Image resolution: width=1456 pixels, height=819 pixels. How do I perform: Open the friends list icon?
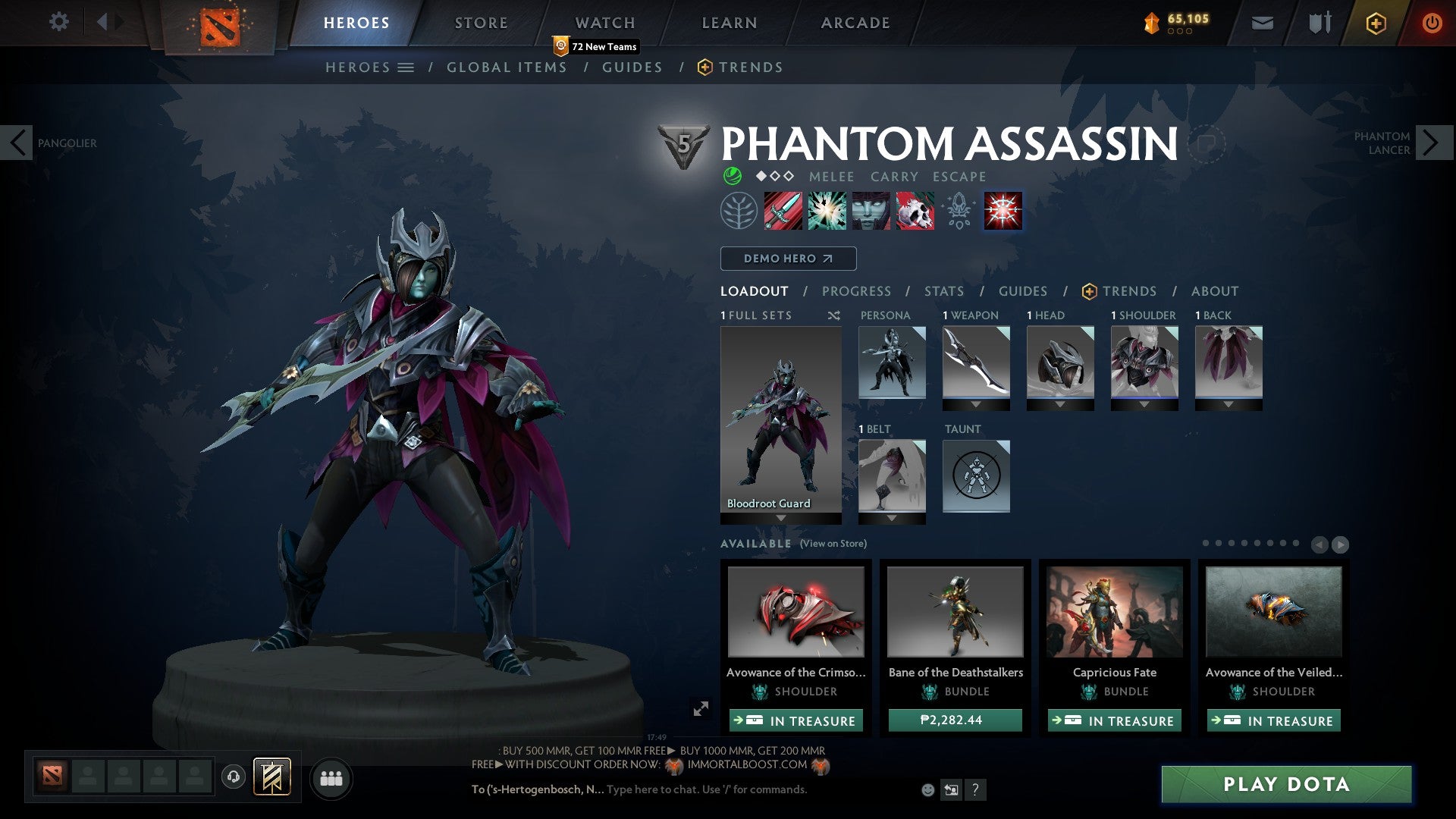click(331, 778)
